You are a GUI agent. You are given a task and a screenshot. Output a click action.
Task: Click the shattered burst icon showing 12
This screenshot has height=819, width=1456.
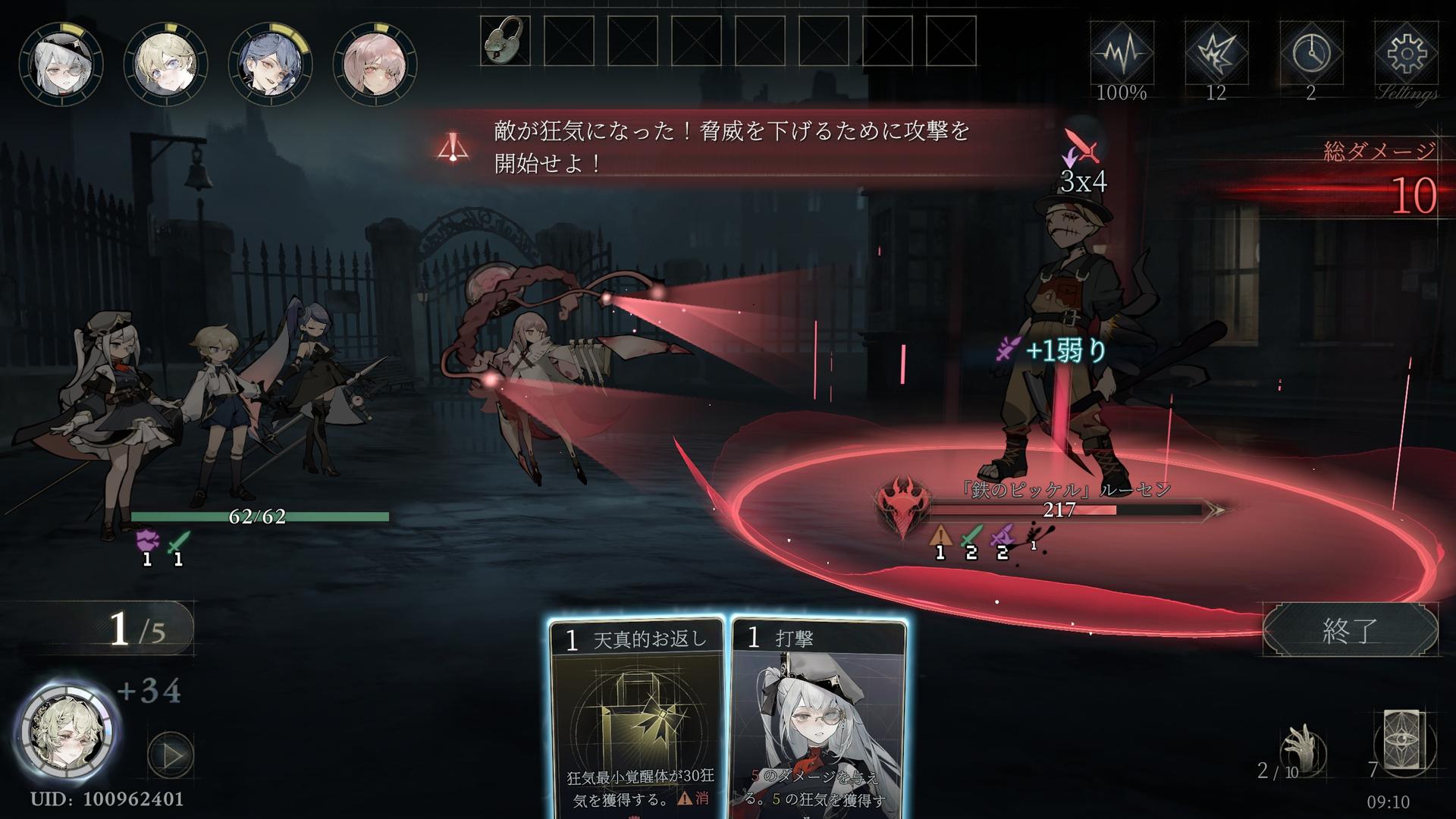1216,55
